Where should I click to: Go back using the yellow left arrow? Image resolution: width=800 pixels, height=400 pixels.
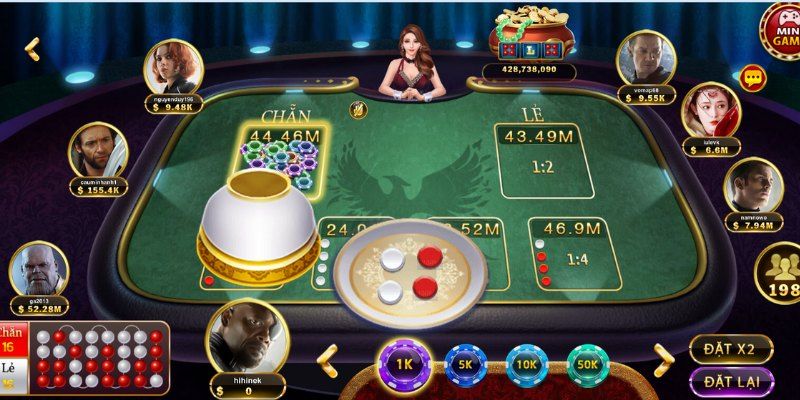[x=32, y=48]
